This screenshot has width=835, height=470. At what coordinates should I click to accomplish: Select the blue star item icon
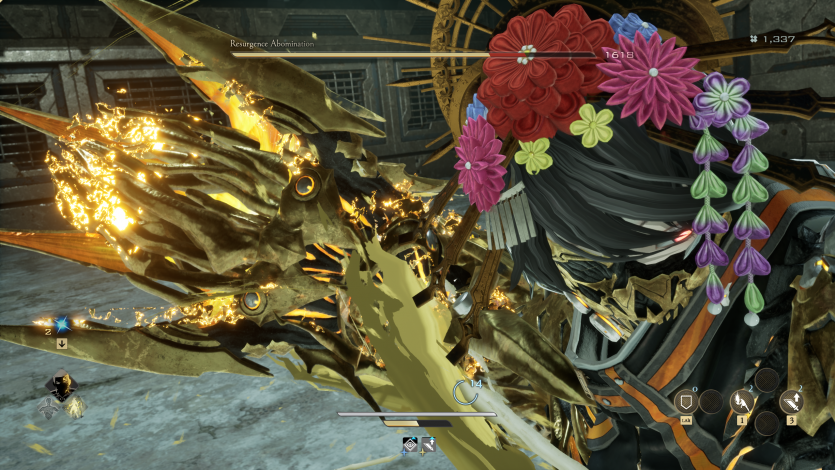61,323
